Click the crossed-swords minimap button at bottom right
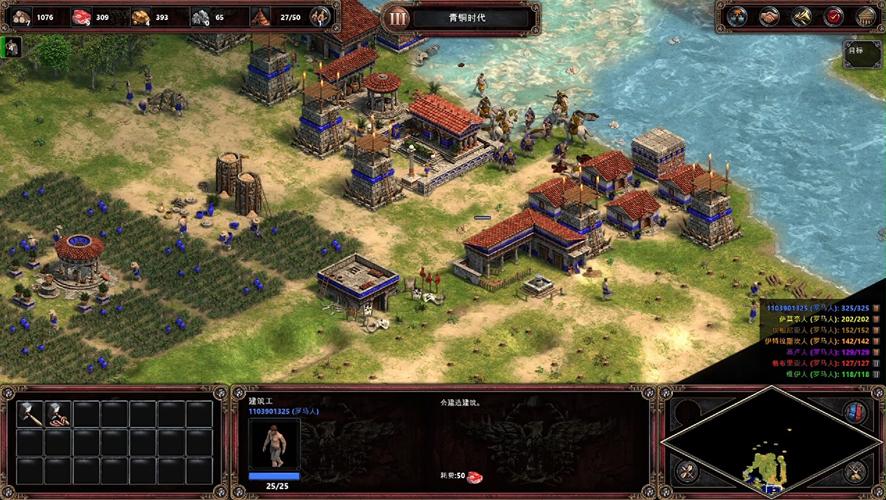Viewport: 886px width, 500px height. point(855,473)
